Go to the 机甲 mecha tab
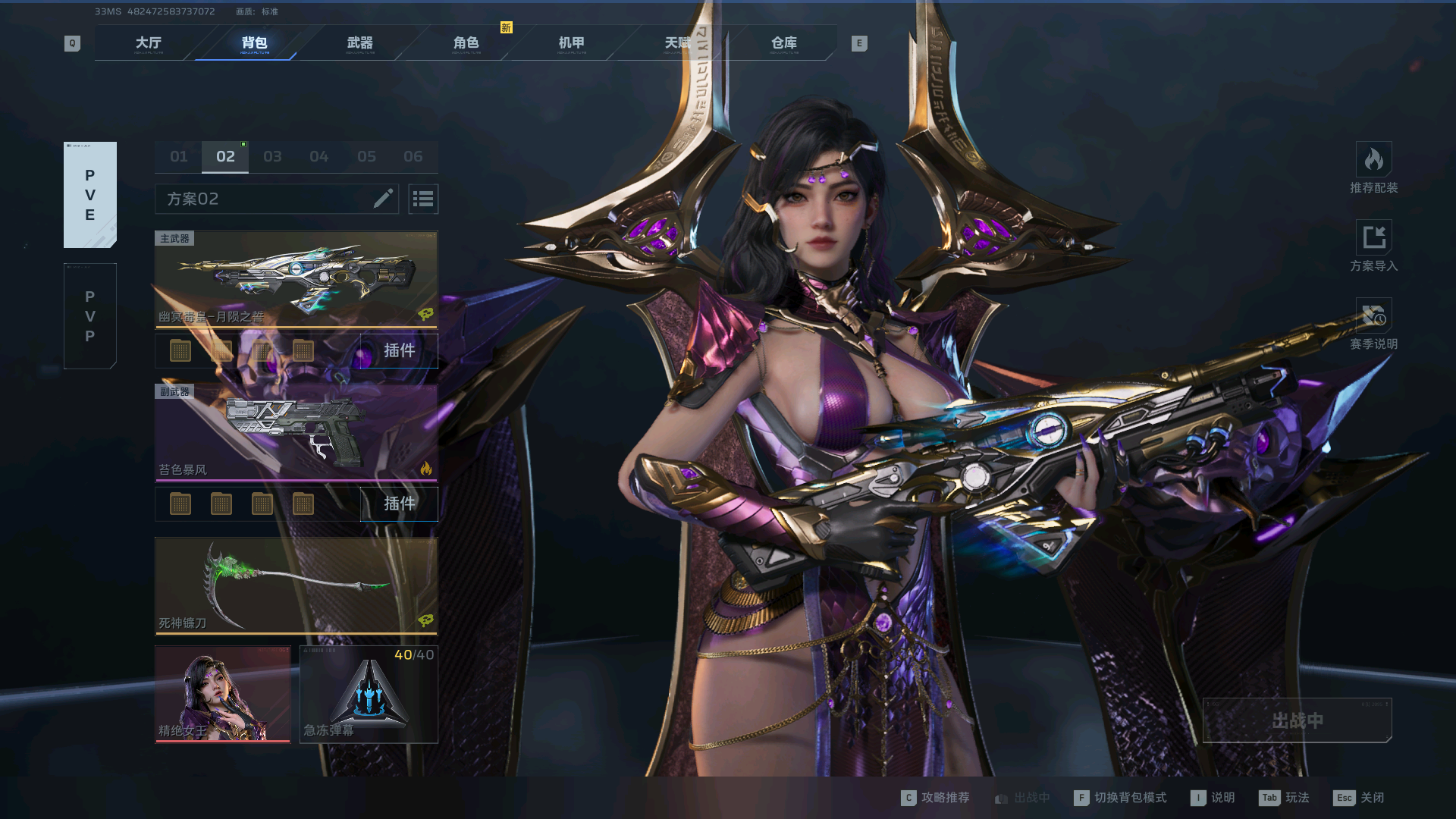This screenshot has width=1456, height=819. (x=571, y=43)
